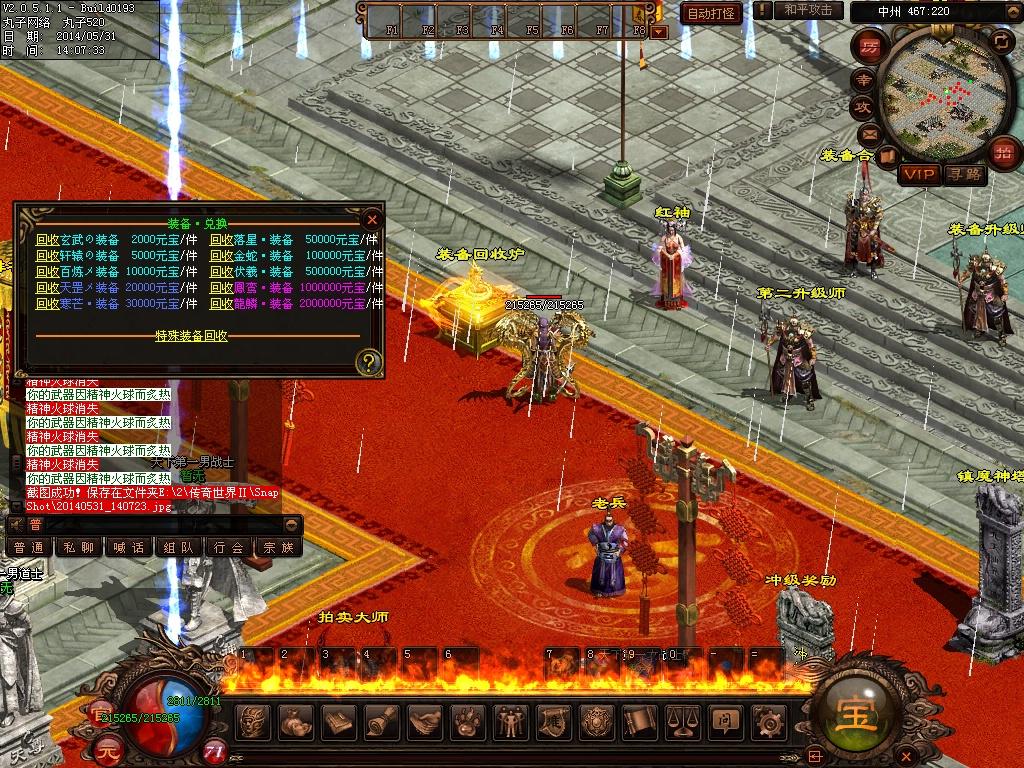This screenshot has width=1024, height=768.
Task: Open the balance scales icon
Action: pos(681,721)
